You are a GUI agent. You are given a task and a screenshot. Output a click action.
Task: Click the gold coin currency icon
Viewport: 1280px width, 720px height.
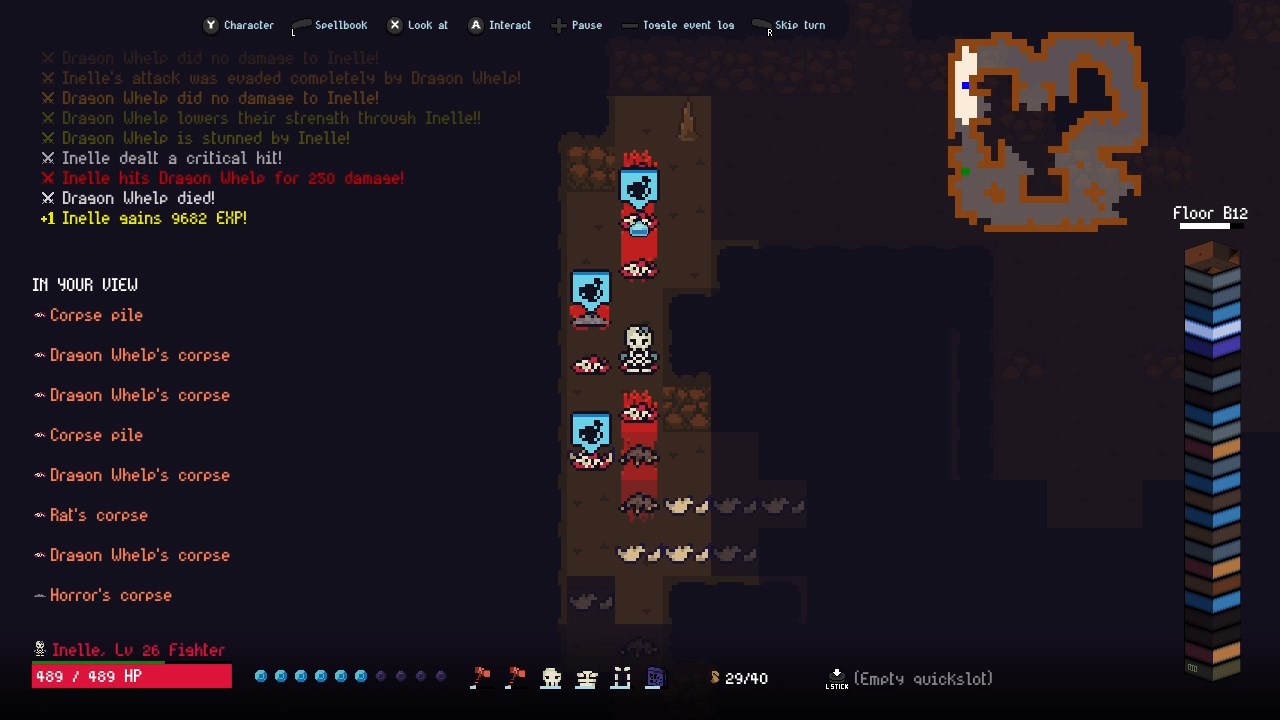[716, 678]
